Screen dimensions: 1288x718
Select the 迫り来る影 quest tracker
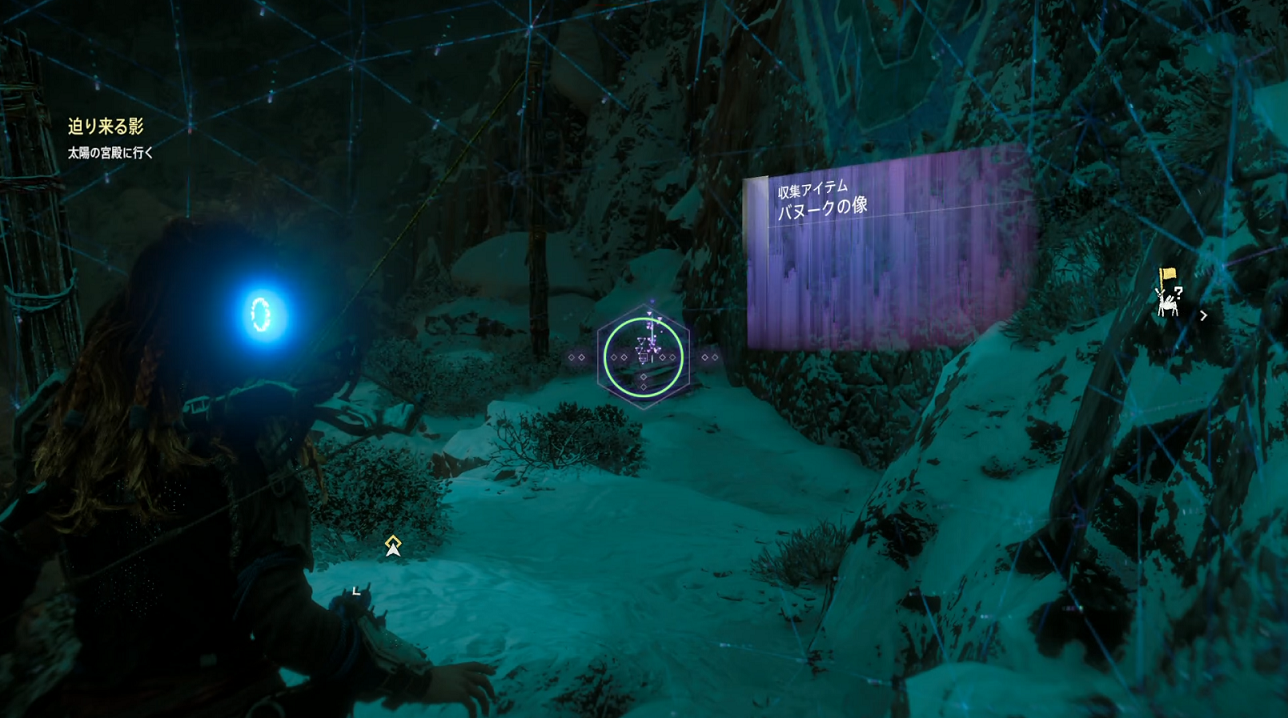point(106,127)
